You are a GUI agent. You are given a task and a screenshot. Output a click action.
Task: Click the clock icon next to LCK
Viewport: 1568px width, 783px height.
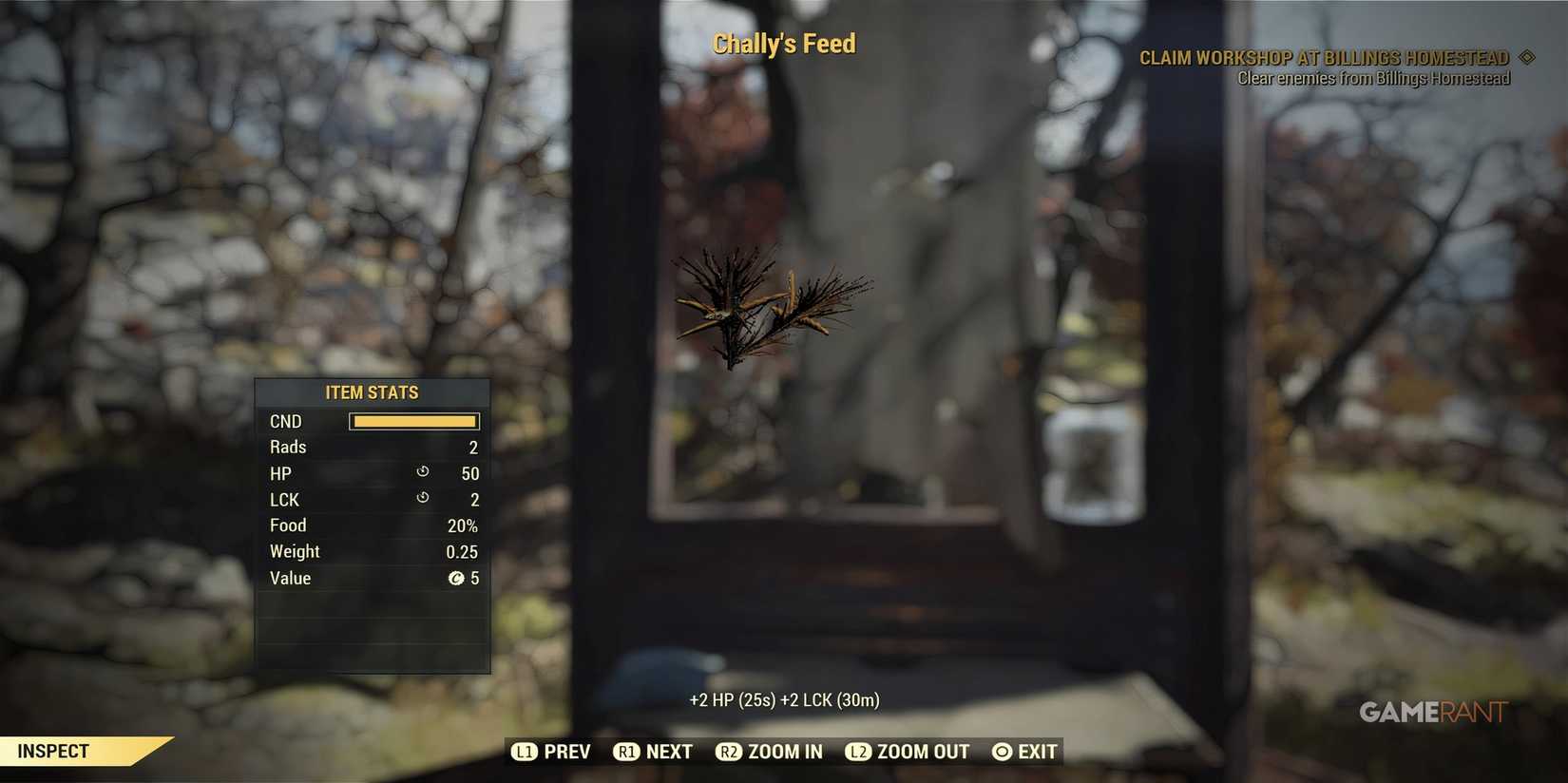(x=422, y=498)
